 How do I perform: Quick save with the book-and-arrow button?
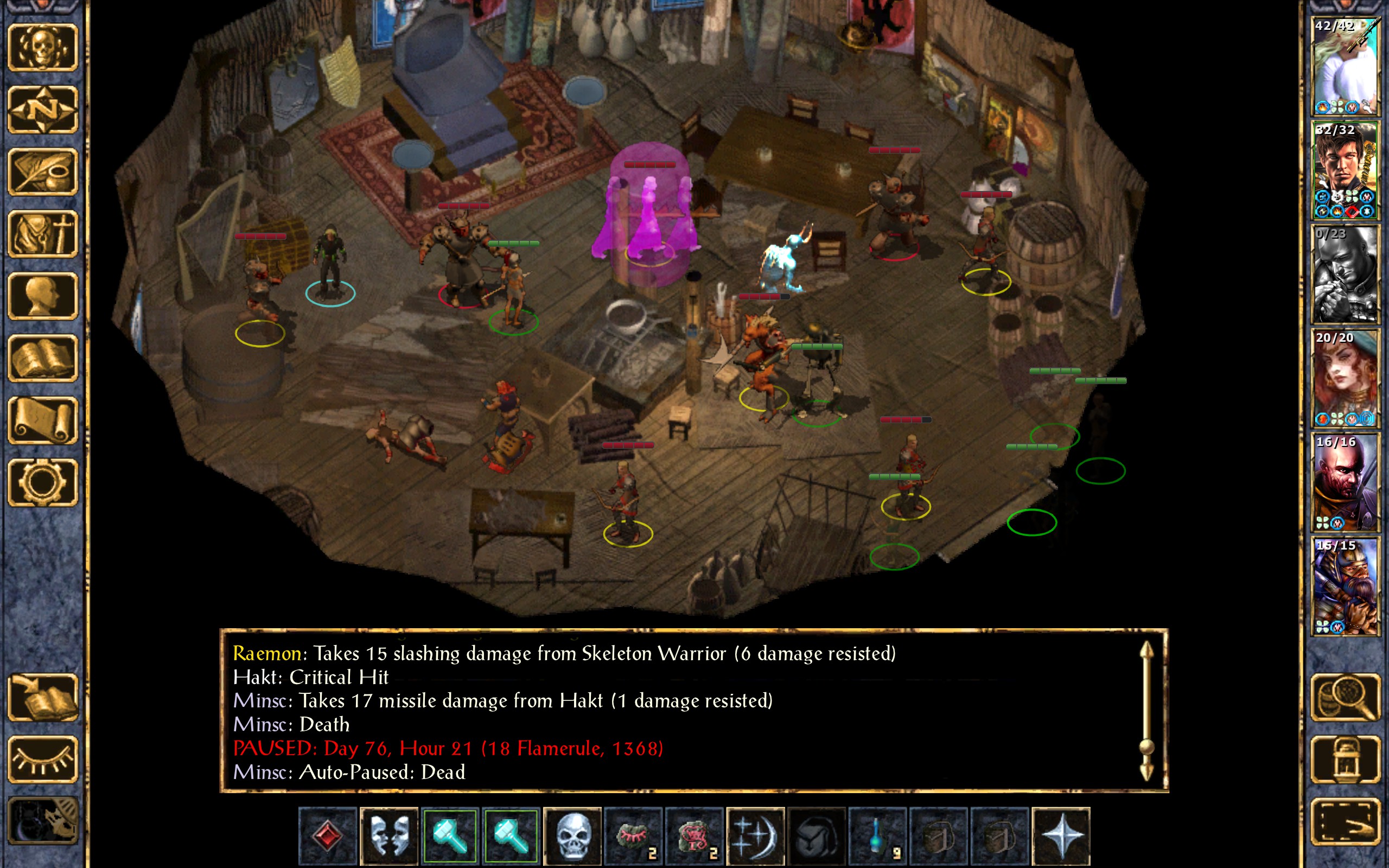(x=43, y=698)
